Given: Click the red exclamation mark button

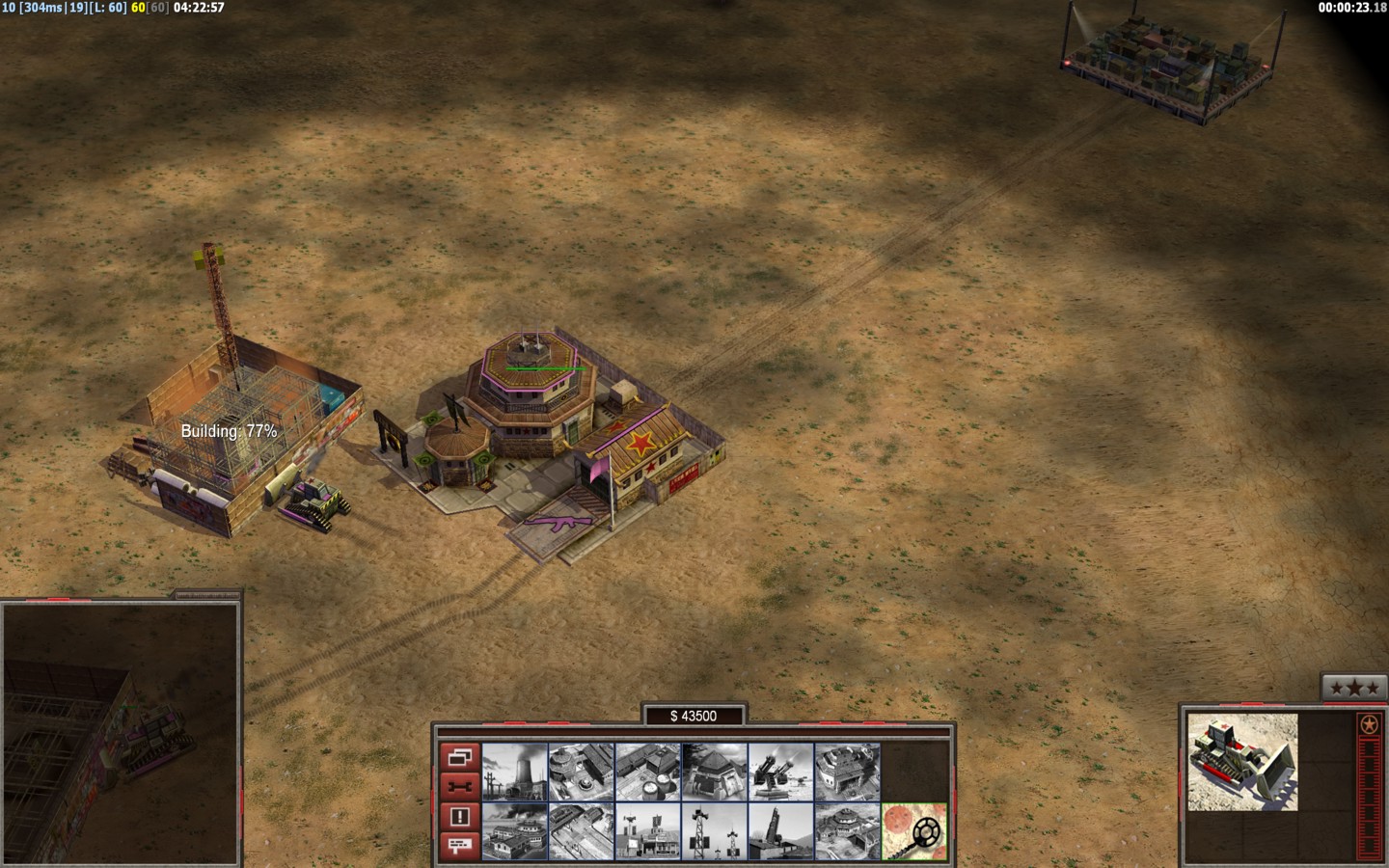Looking at the screenshot, I should (459, 817).
